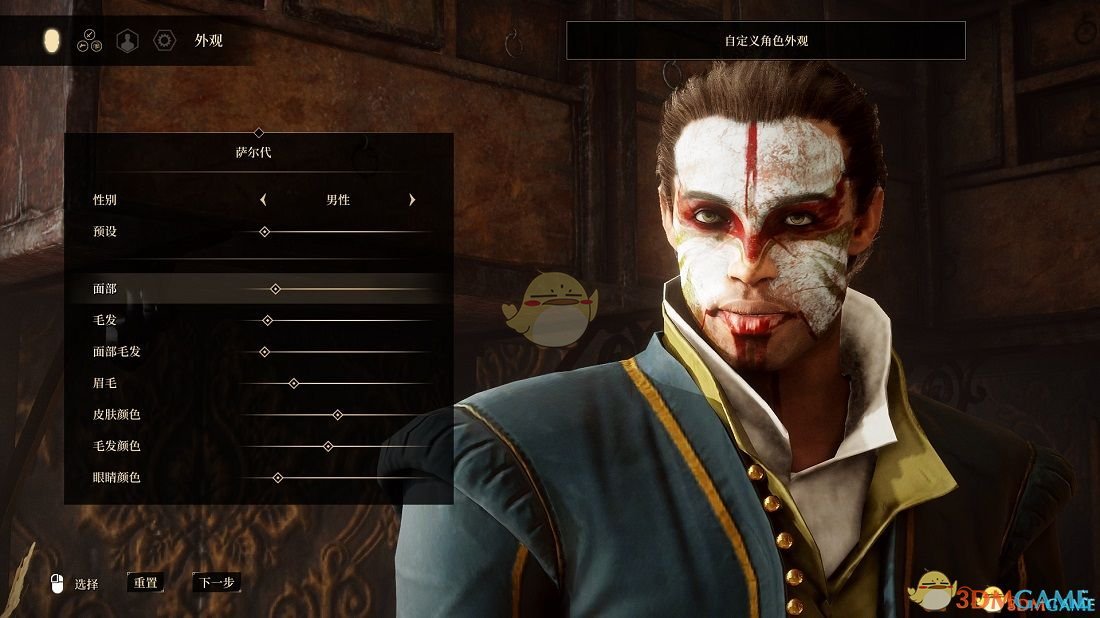
Task: Click the 皮肤颜色 skin color slider handle
Action: tap(337, 414)
